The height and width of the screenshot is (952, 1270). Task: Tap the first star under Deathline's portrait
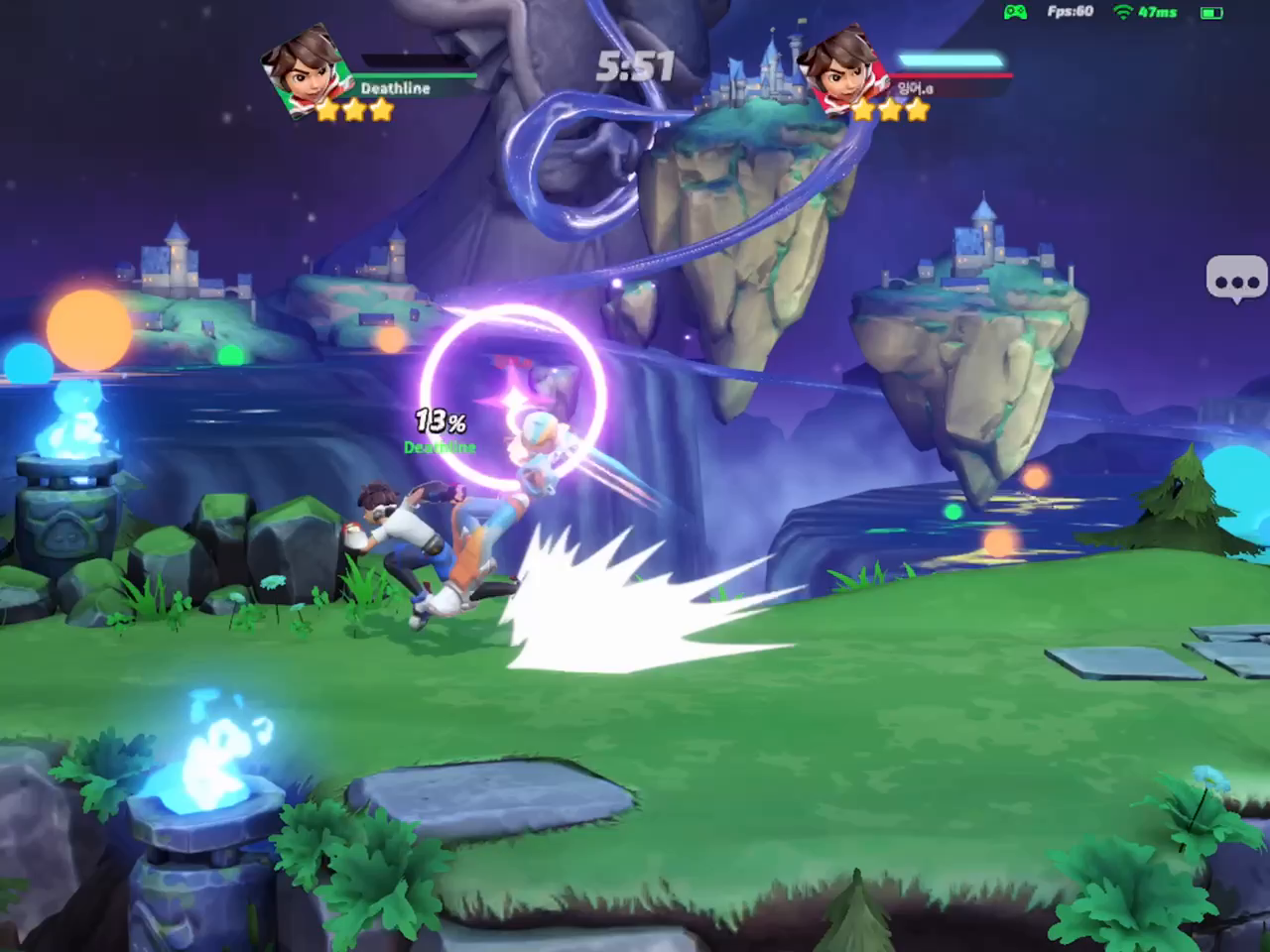pos(328,111)
